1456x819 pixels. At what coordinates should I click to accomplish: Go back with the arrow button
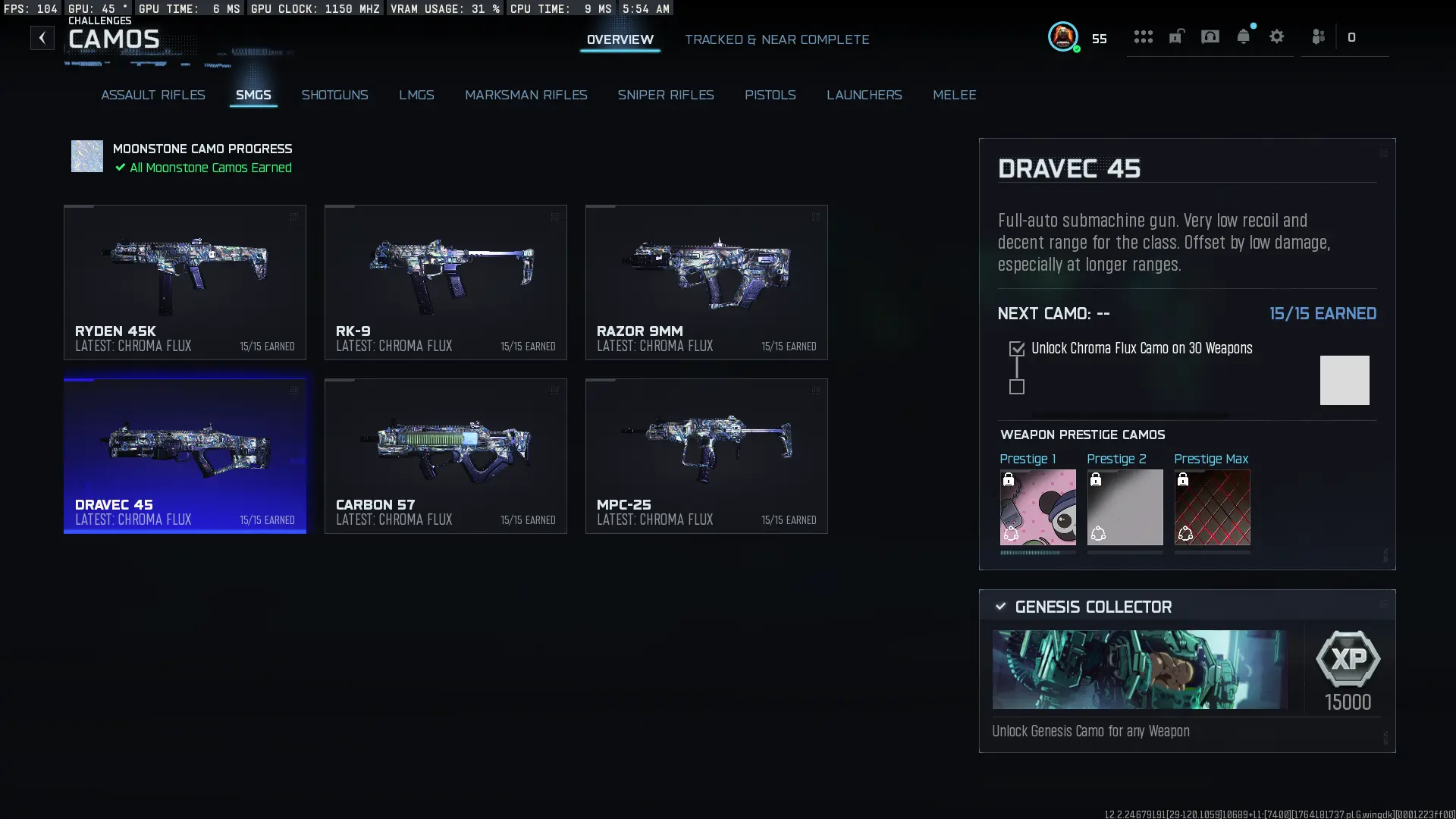(x=42, y=37)
